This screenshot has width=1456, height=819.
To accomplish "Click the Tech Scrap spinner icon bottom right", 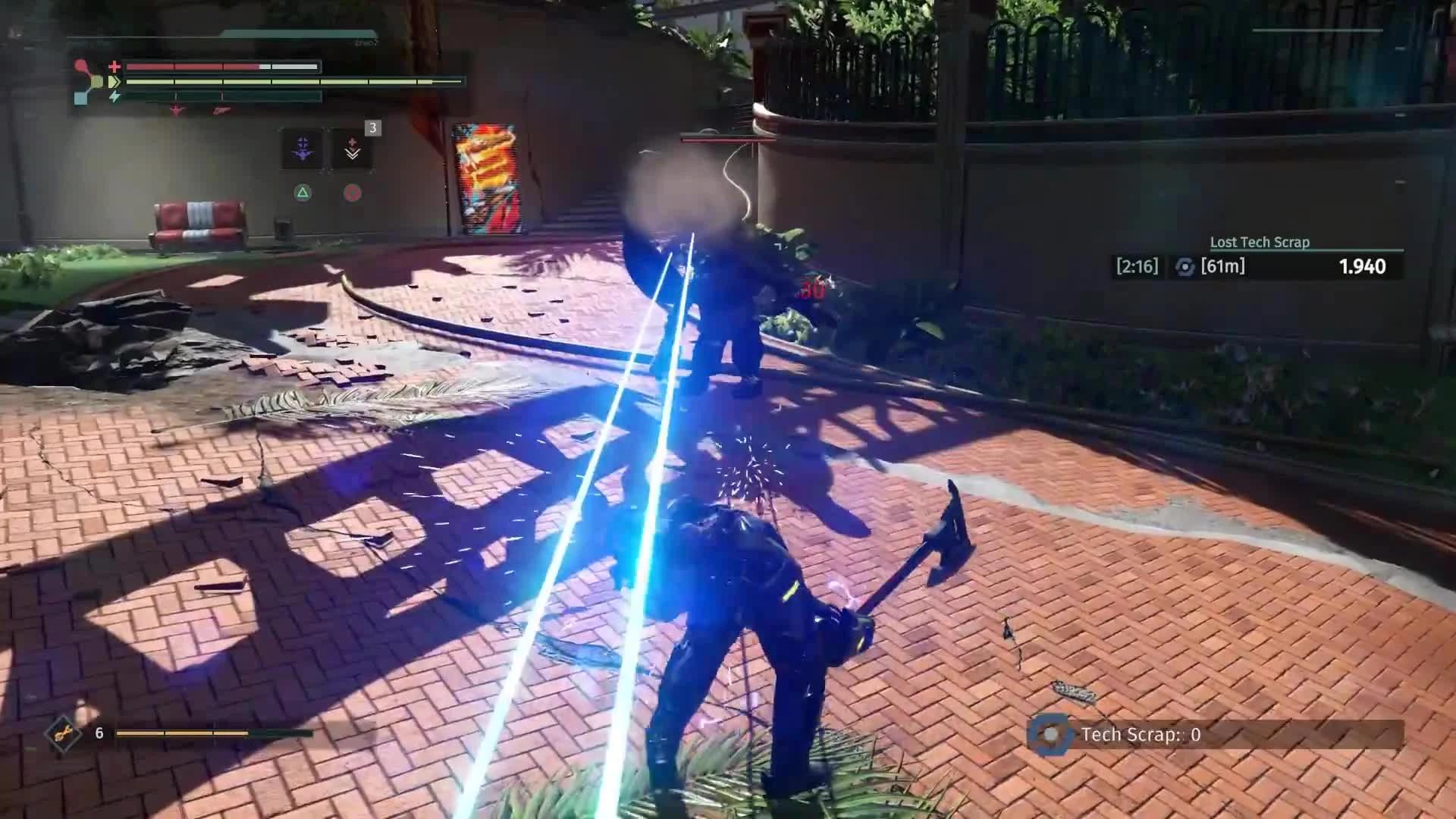I will [x=1050, y=734].
